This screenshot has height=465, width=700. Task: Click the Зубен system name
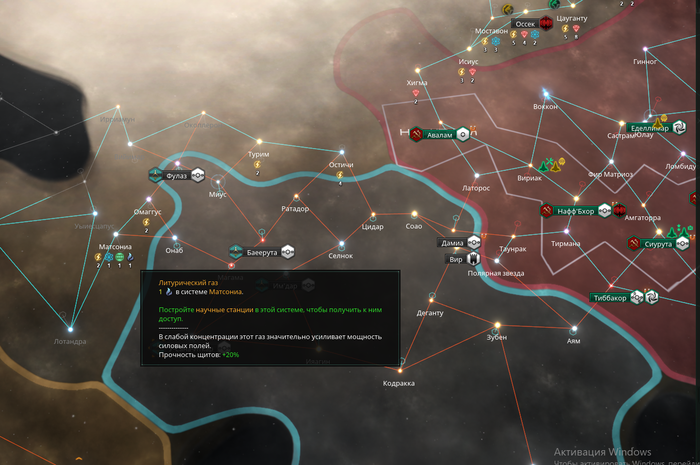[x=496, y=337]
